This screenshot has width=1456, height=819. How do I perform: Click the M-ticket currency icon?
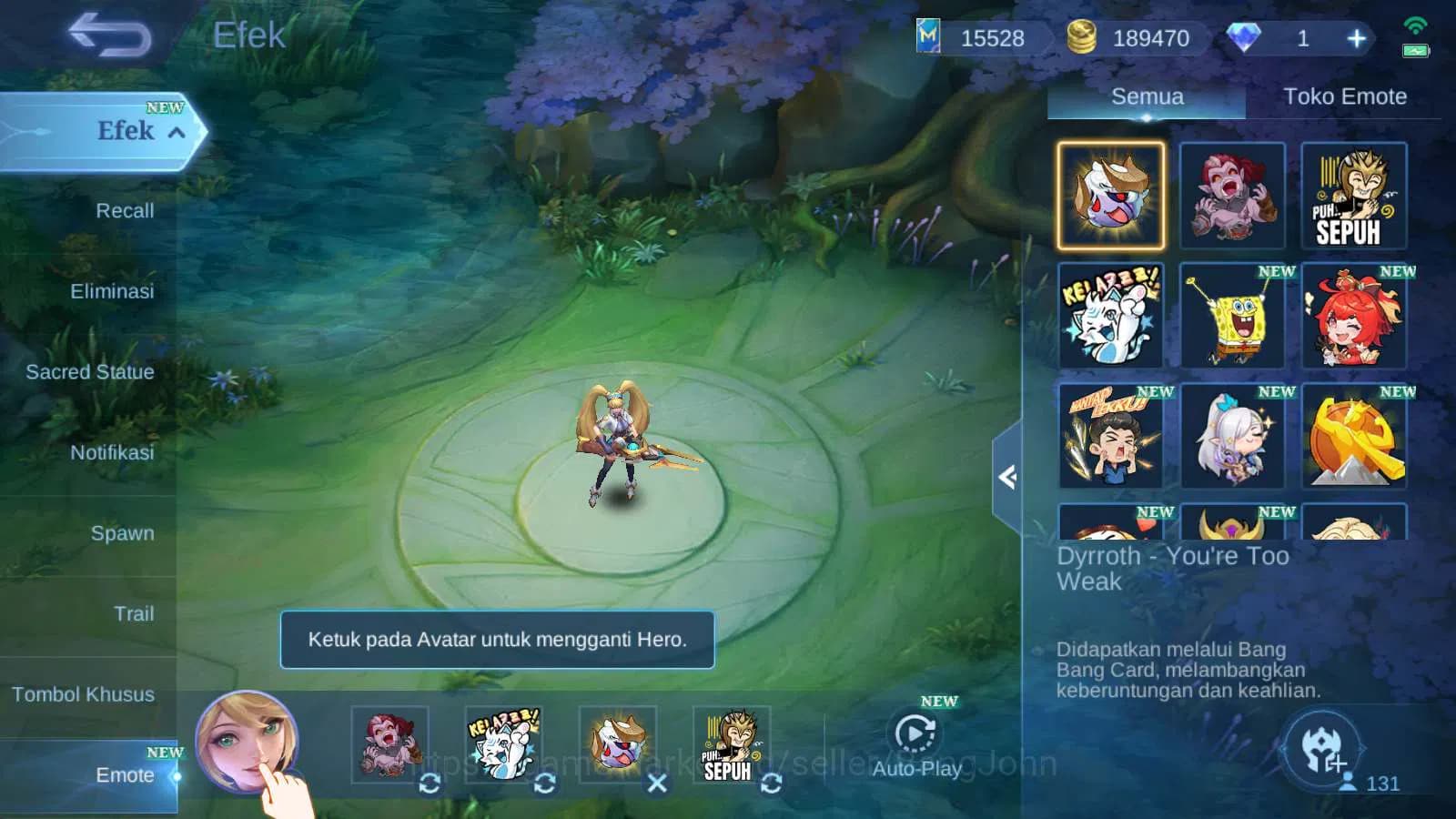click(930, 38)
